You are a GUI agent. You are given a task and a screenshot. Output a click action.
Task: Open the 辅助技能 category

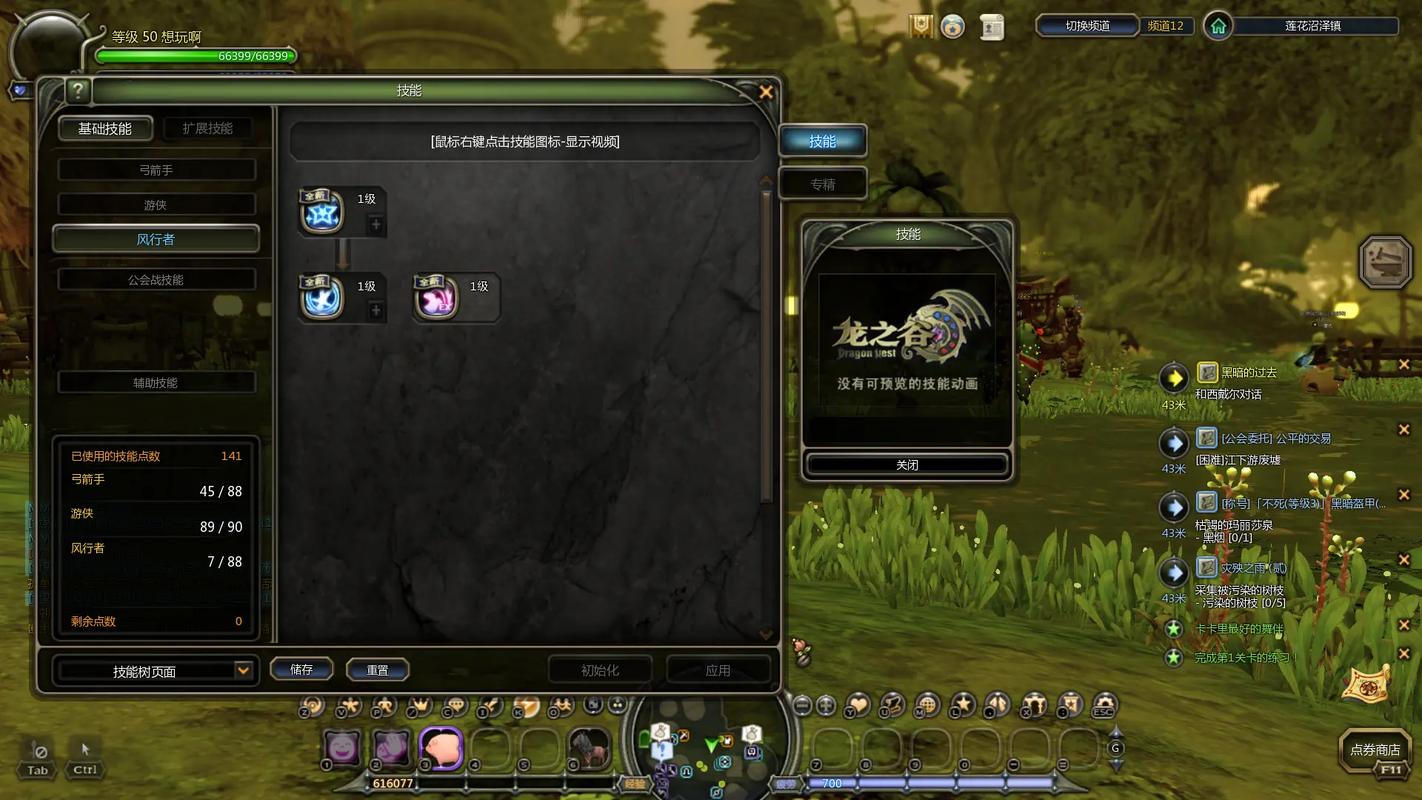point(156,382)
